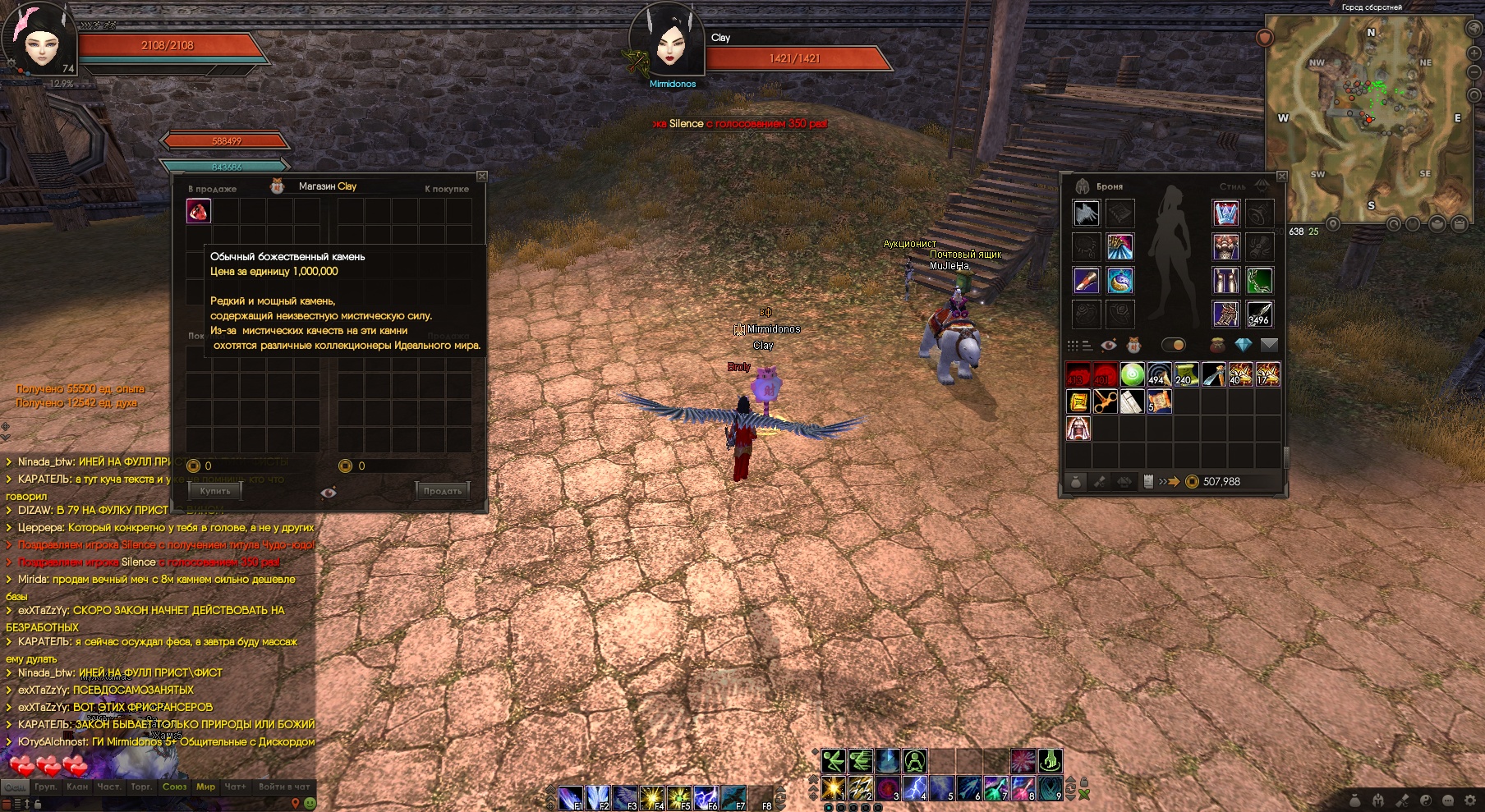Click the Продать button in the shop
1485x812 pixels.
coord(443,491)
